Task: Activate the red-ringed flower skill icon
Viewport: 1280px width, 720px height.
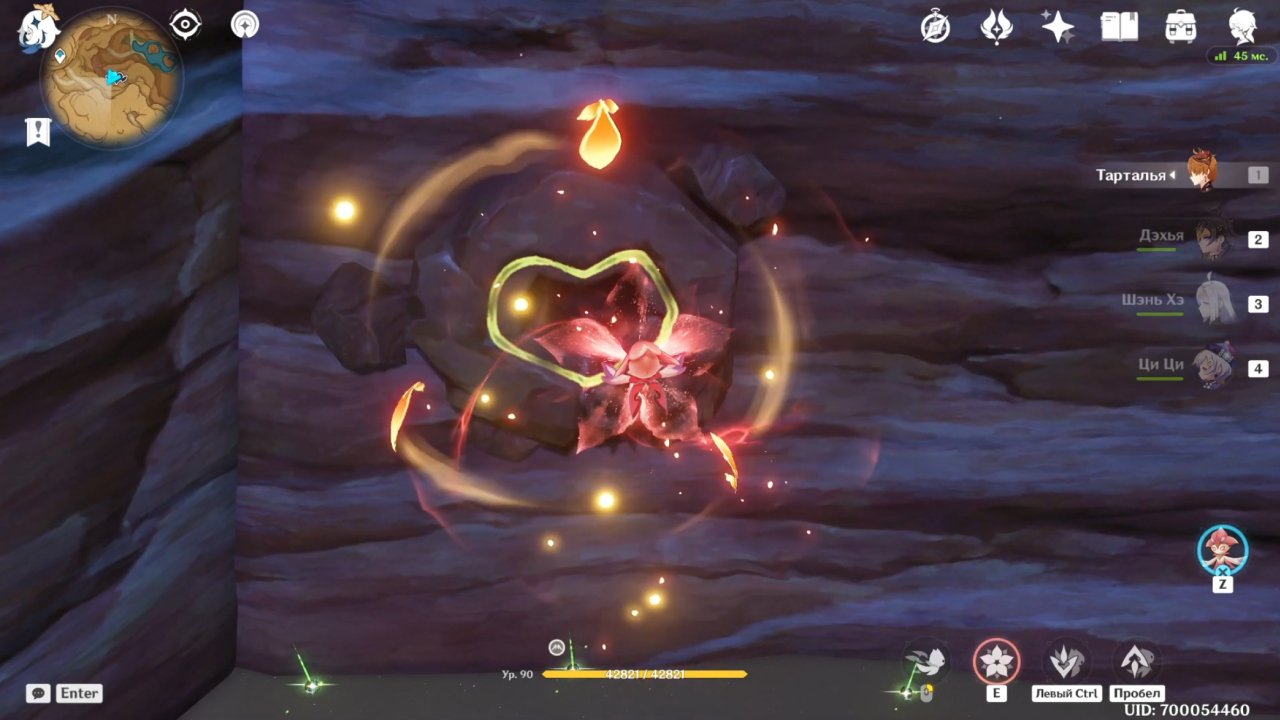Action: 997,660
